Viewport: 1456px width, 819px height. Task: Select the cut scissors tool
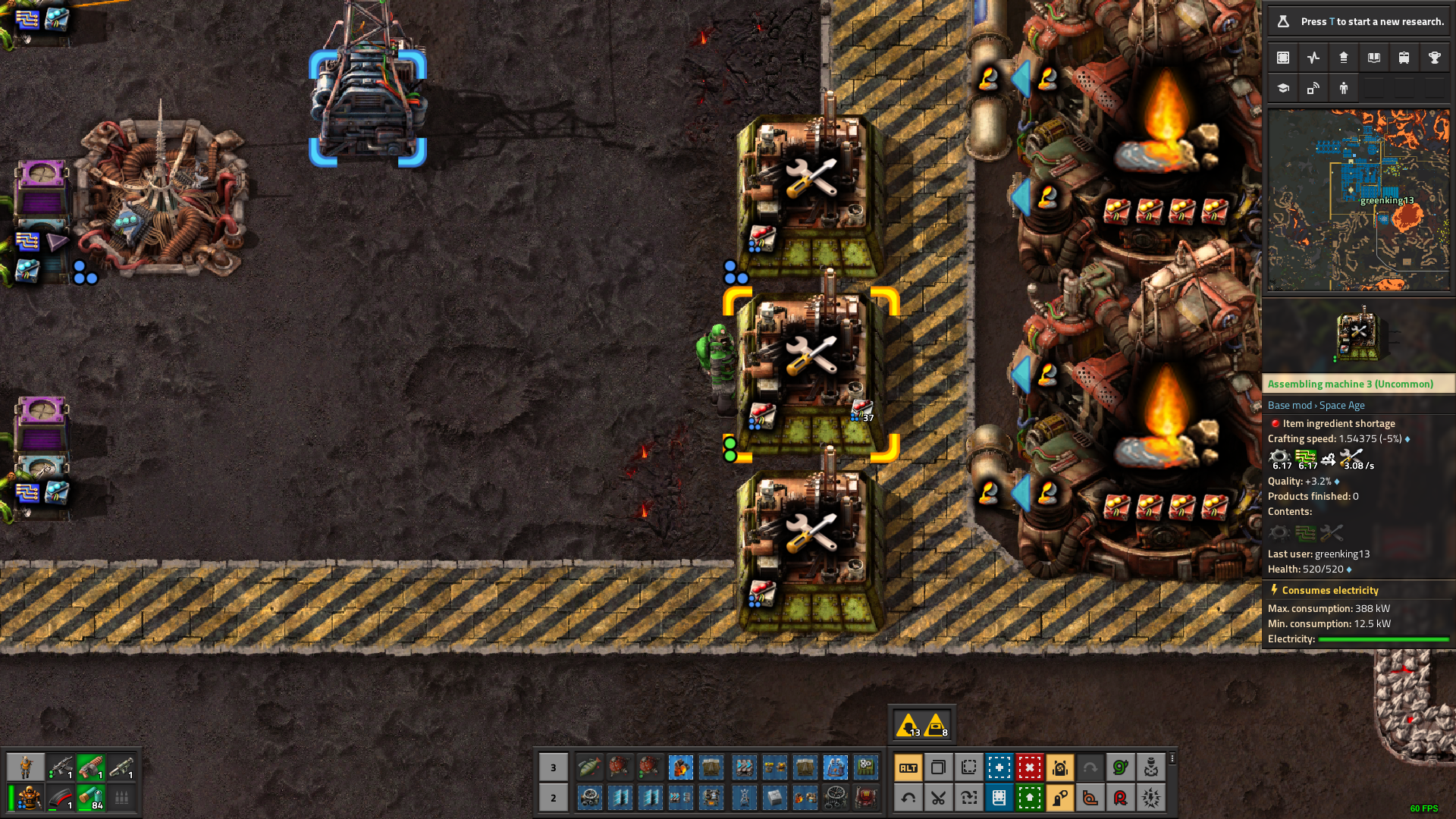(x=938, y=798)
